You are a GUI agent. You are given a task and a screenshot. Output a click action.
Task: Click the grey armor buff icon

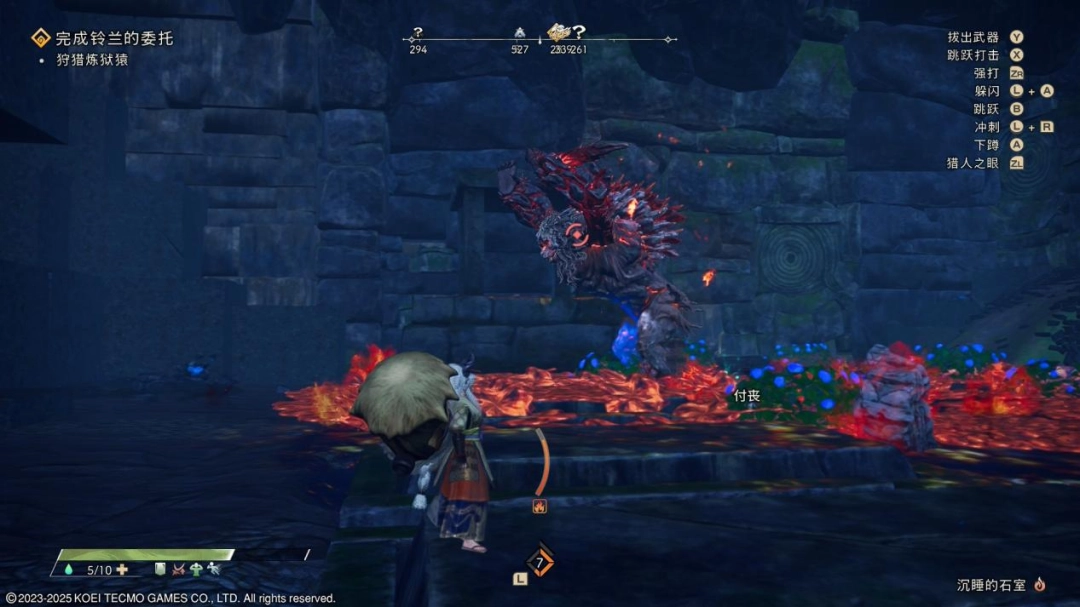[160, 570]
